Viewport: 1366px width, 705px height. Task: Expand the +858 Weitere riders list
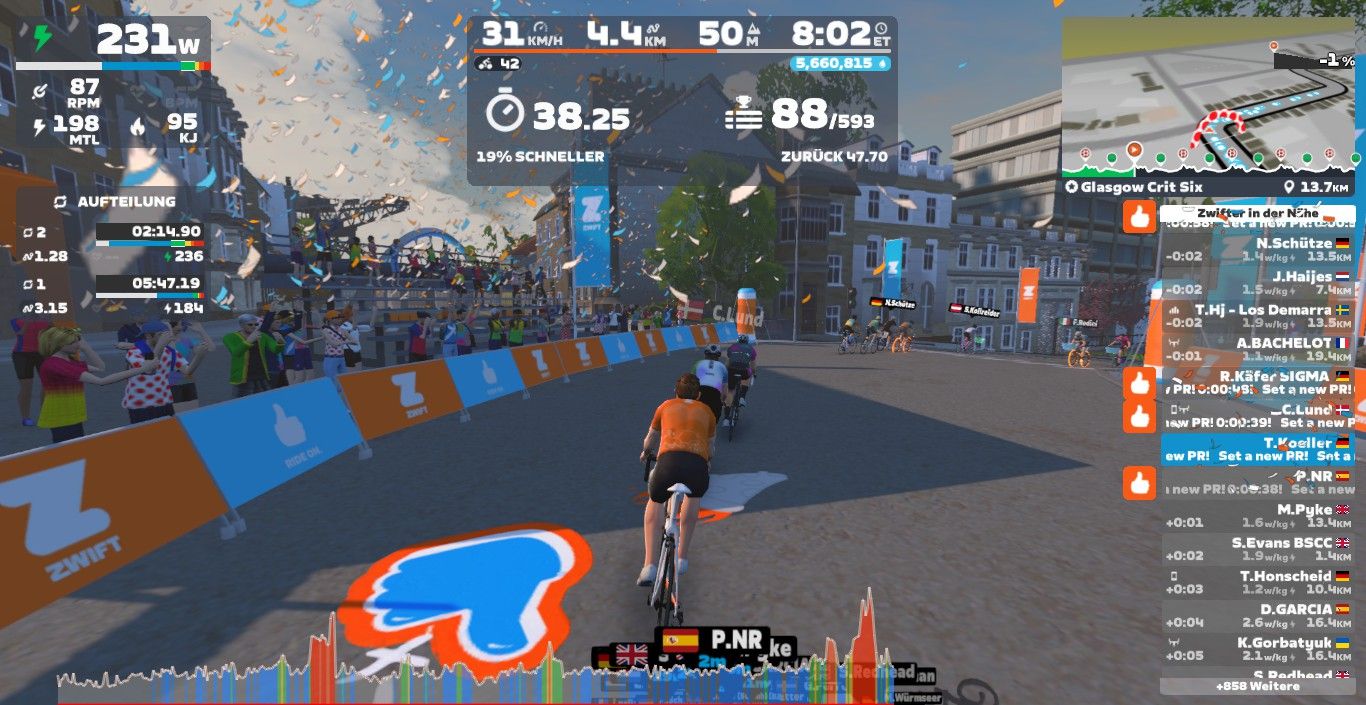(x=1257, y=687)
